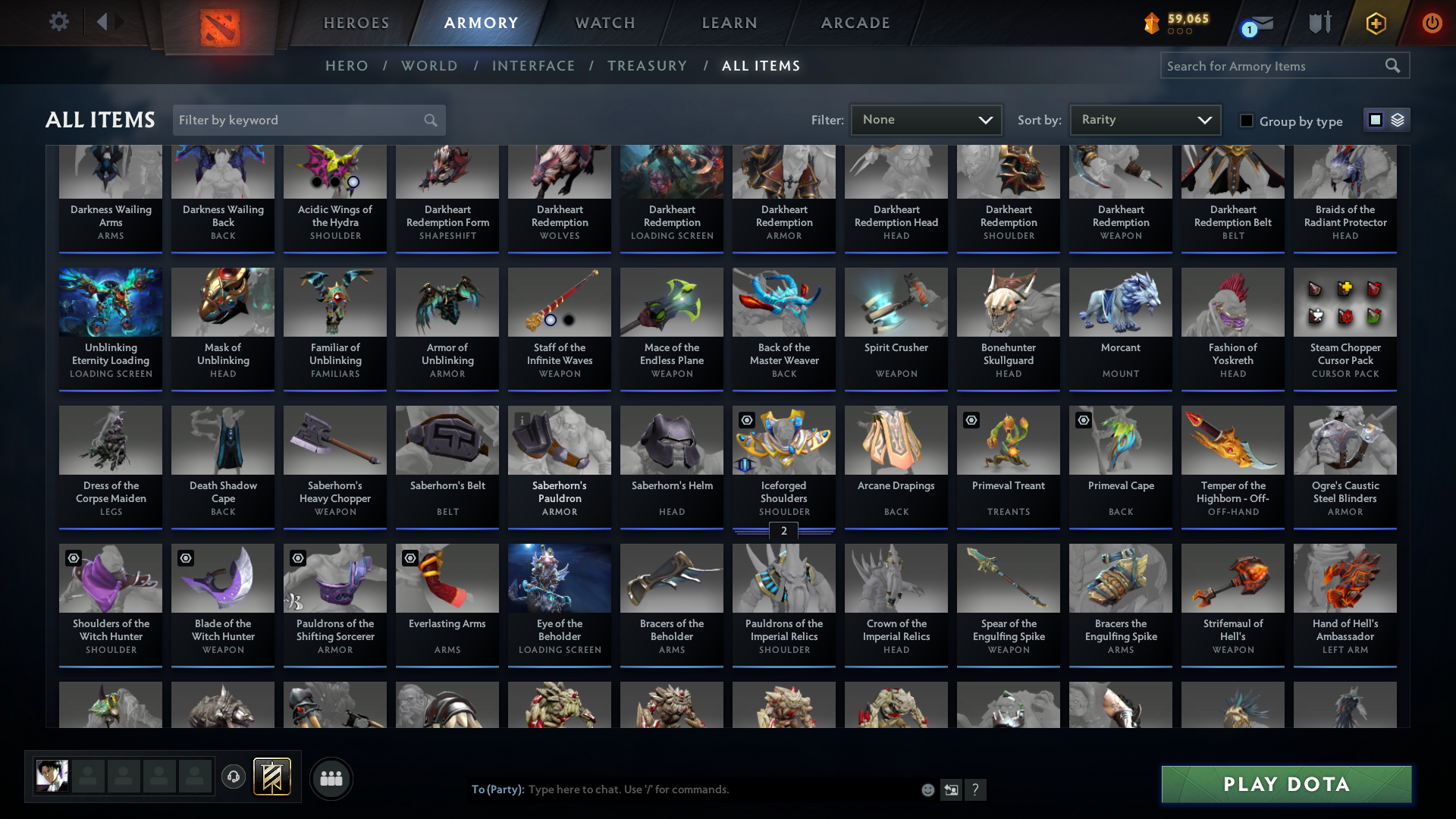Open the voice chat headset icon
Viewport: 1456px width, 819px height.
coord(233,777)
